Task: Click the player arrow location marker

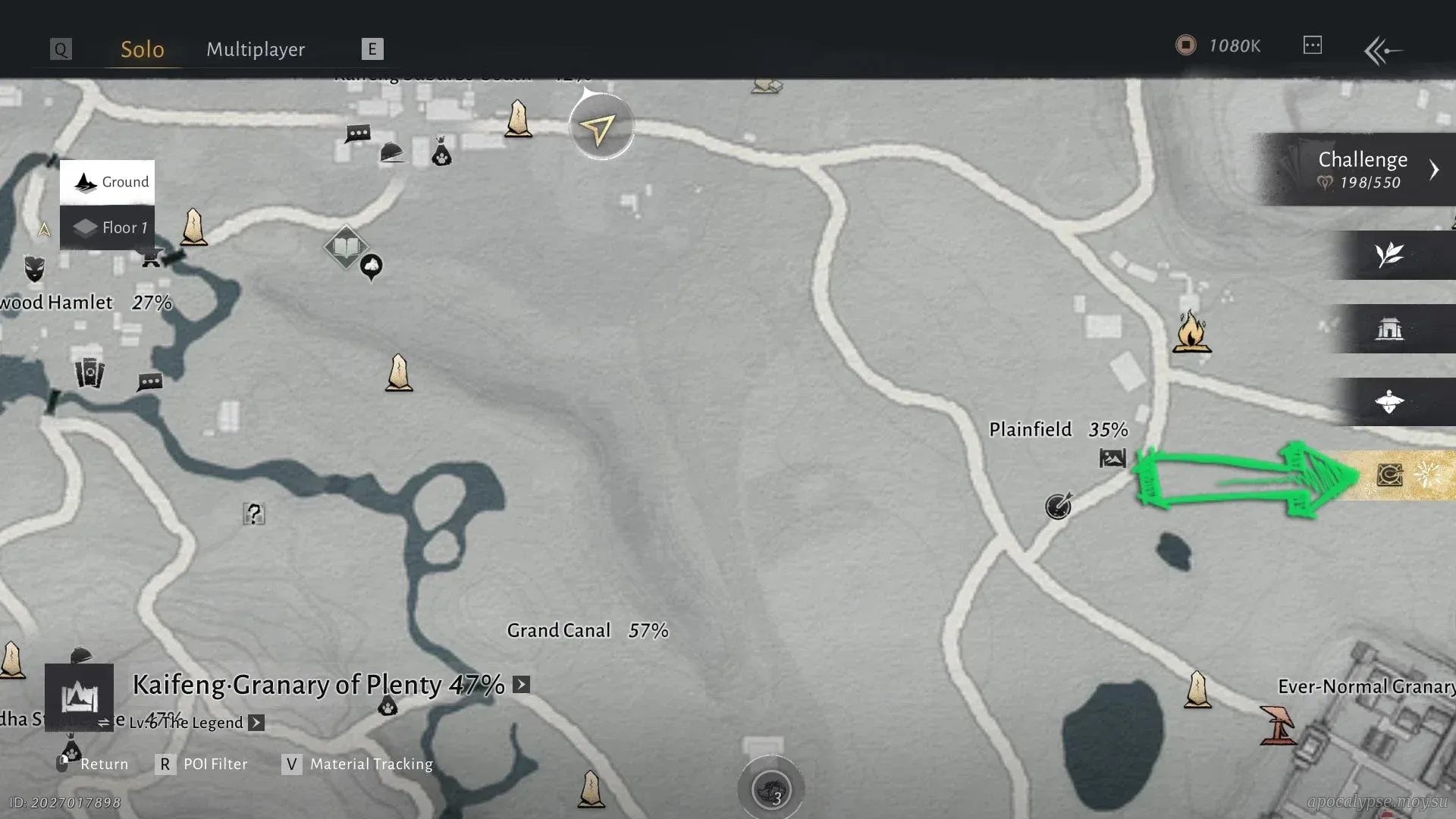Action: tap(601, 128)
